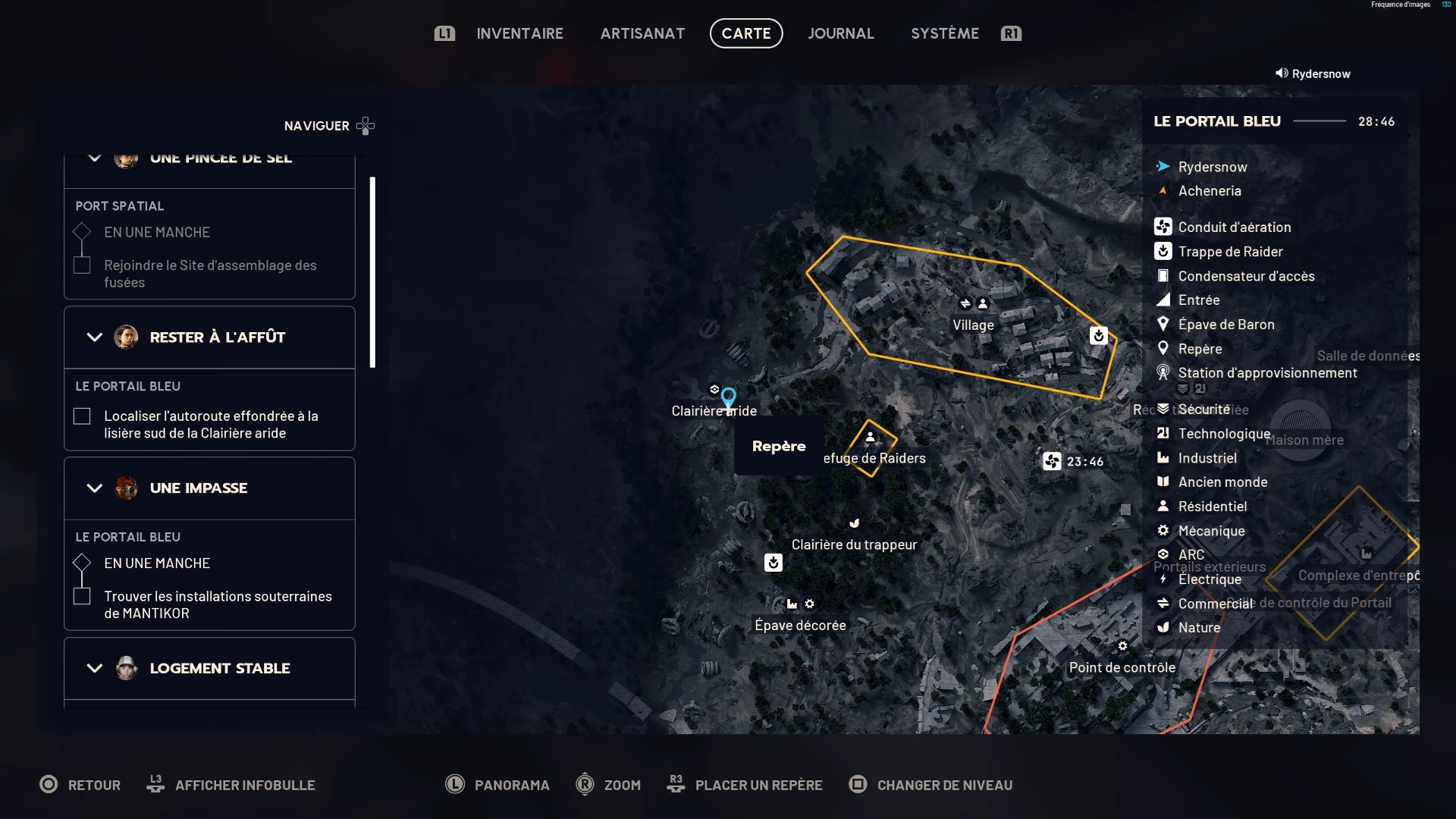Screen dimensions: 1456x819
Task: Toggle the Nature legend filter
Action: point(1199,627)
